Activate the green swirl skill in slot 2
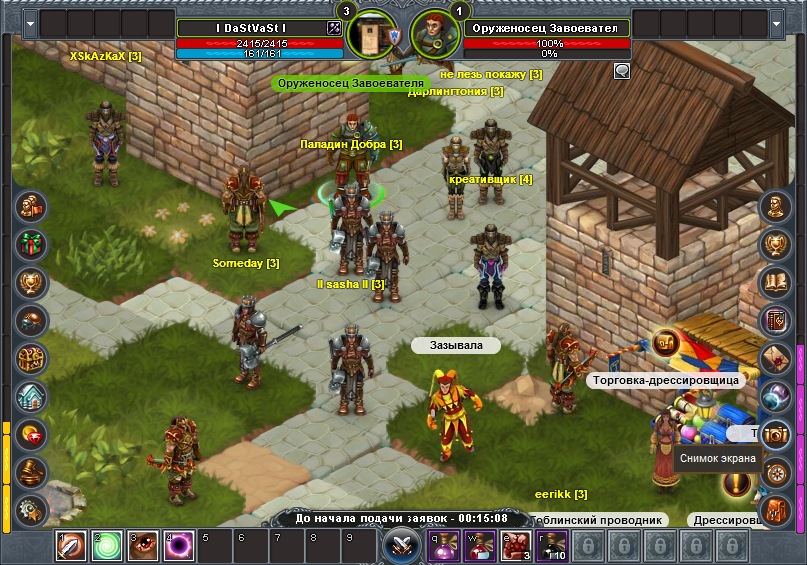The width and height of the screenshot is (807, 565). (107, 547)
